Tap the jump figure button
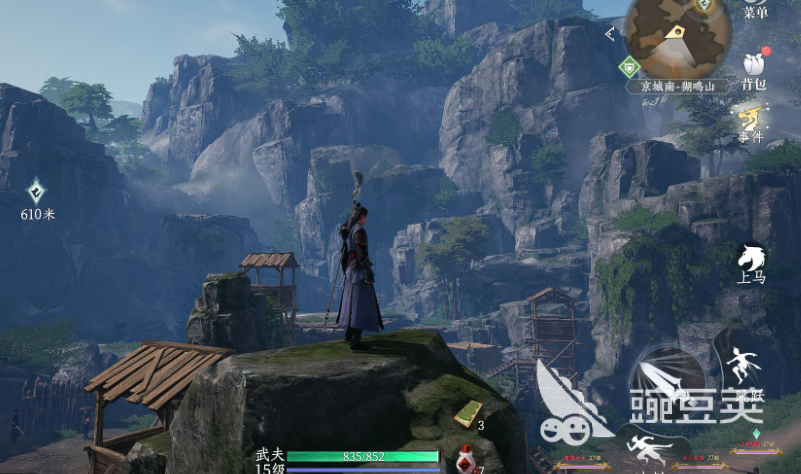 [741, 368]
